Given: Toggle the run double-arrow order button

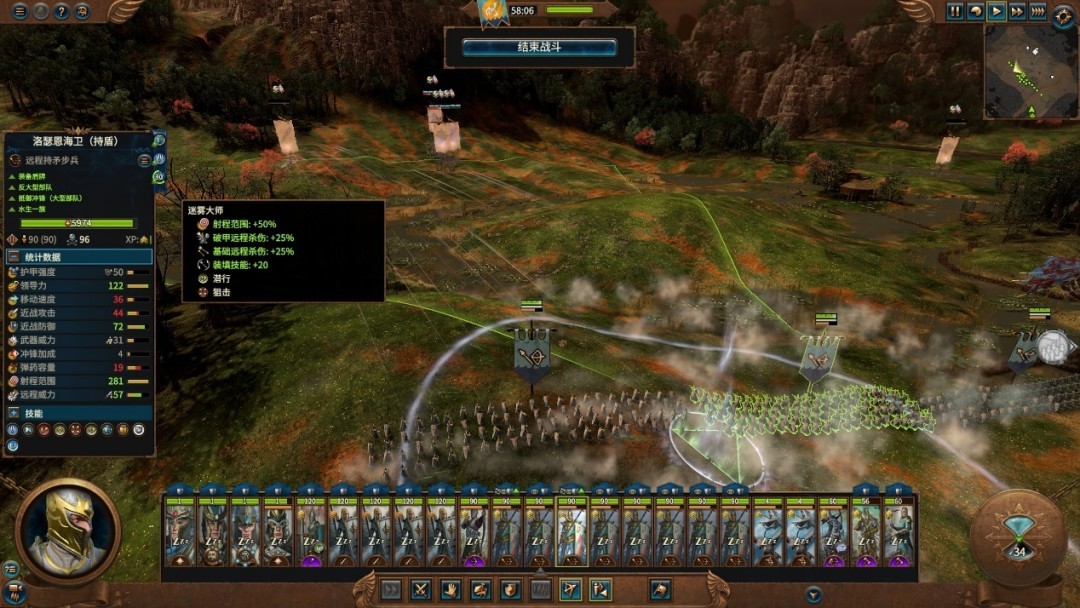Looking at the screenshot, I should coord(391,590).
